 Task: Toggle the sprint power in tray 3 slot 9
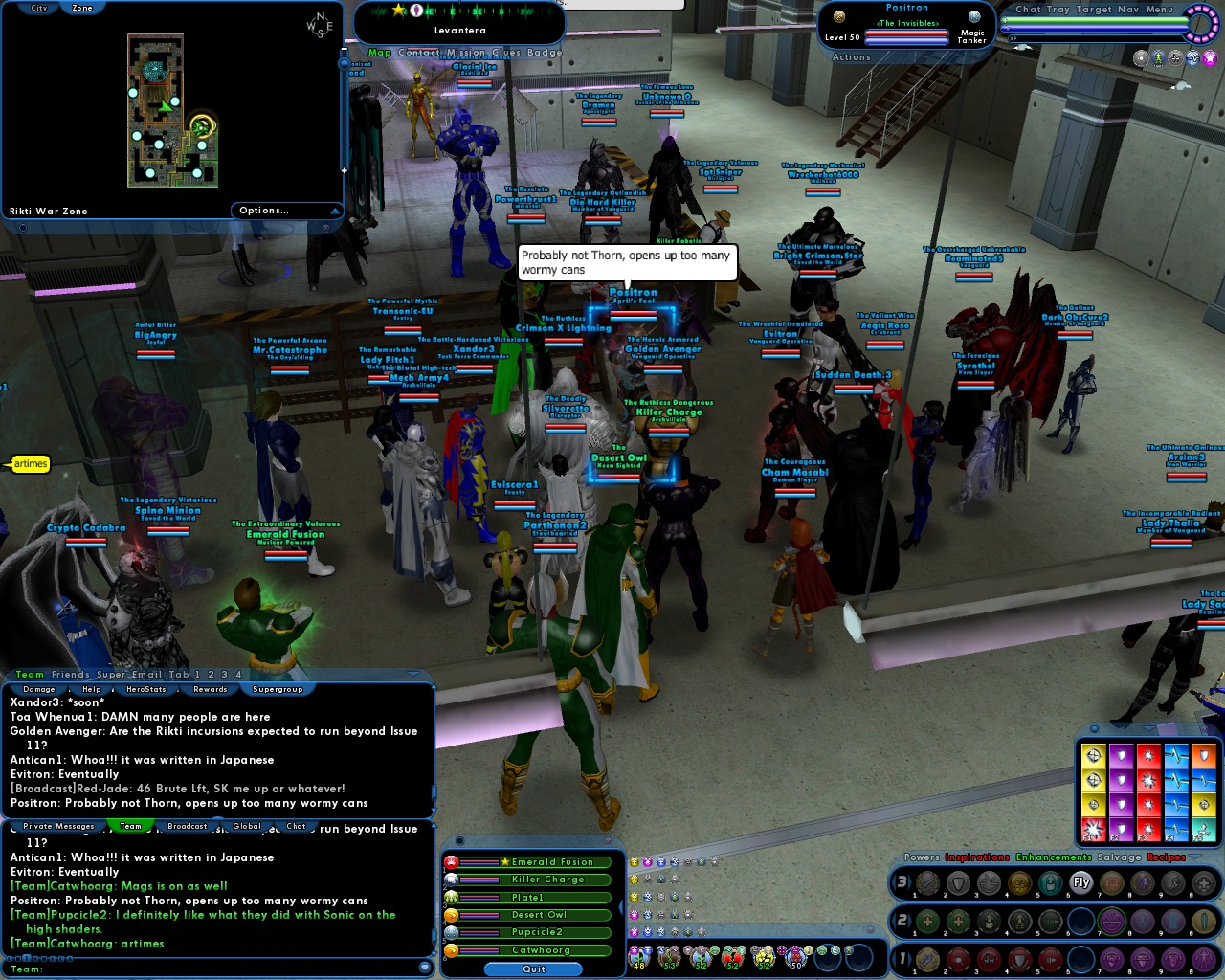tap(1173, 883)
